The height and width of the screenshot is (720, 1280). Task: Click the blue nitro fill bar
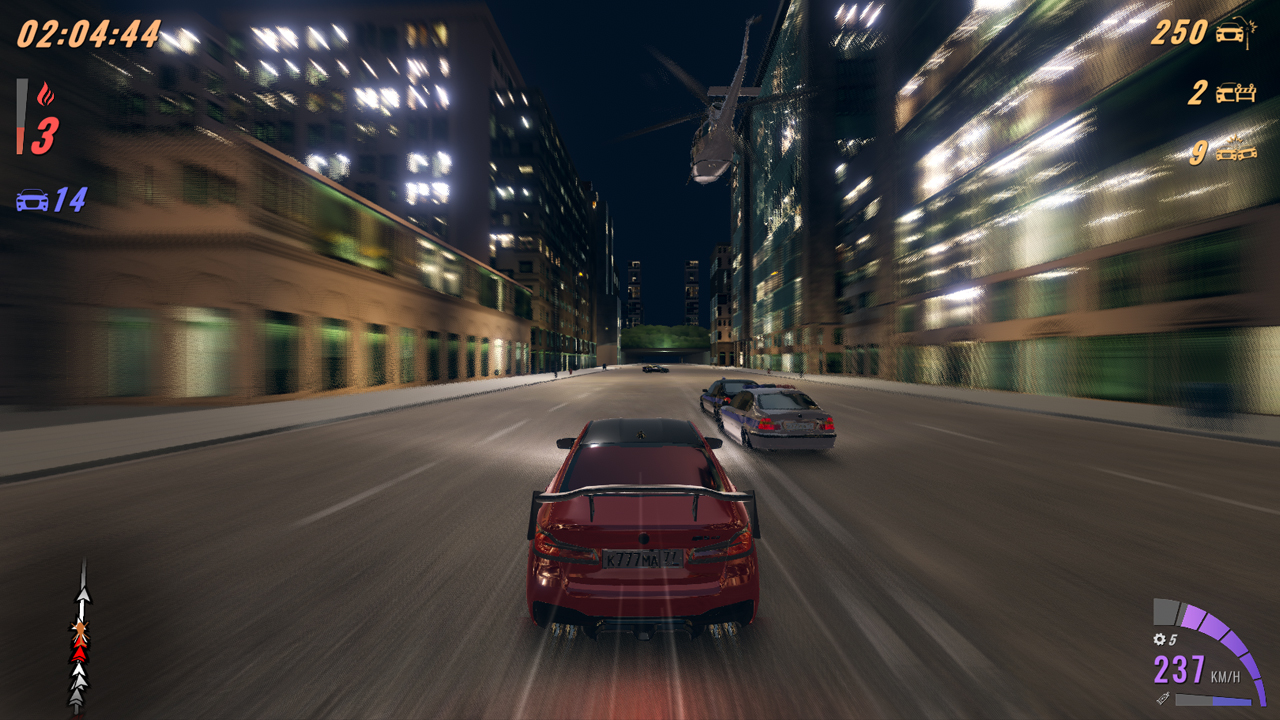tap(1232, 700)
